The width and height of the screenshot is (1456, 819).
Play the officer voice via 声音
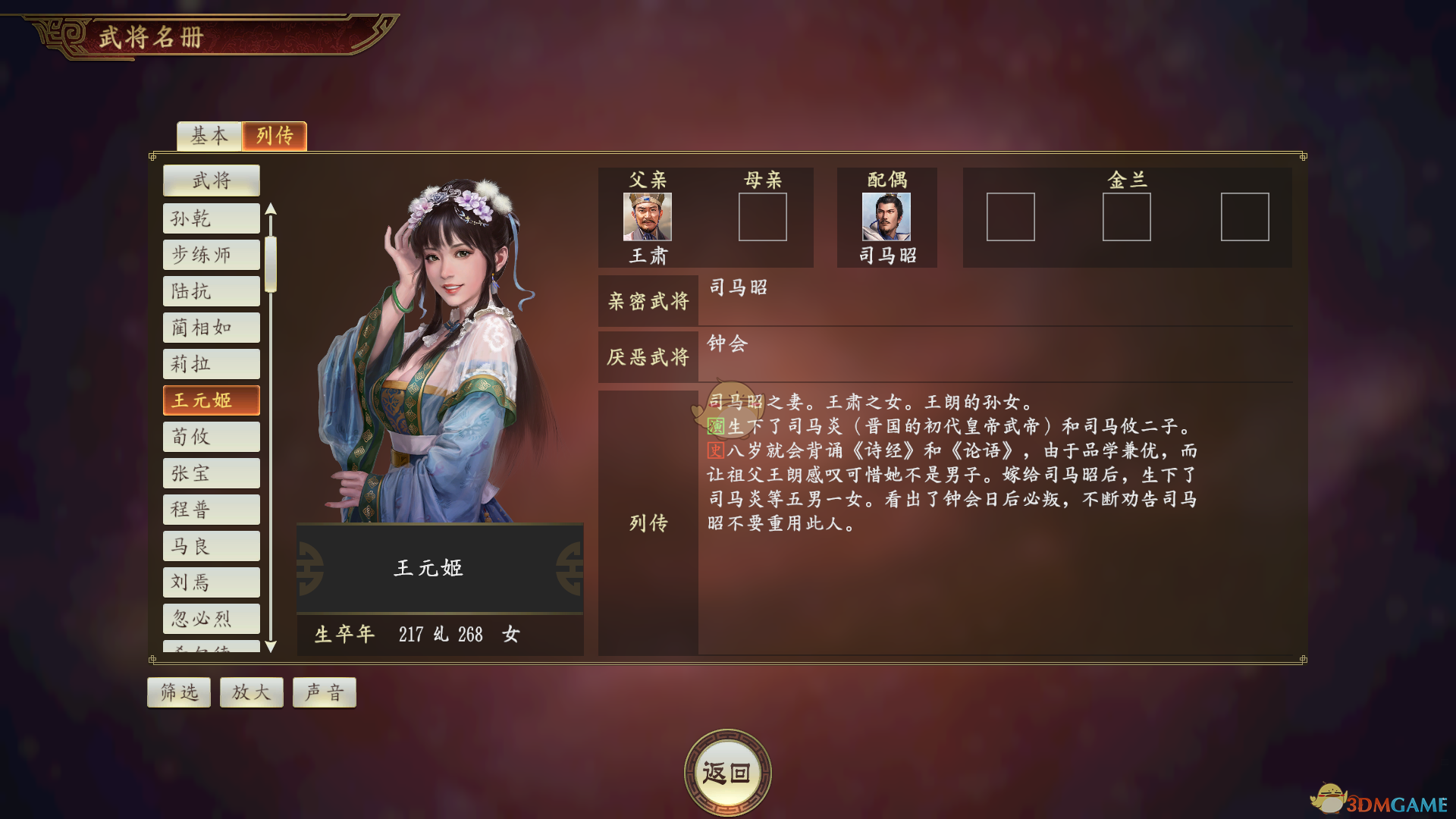[324, 692]
